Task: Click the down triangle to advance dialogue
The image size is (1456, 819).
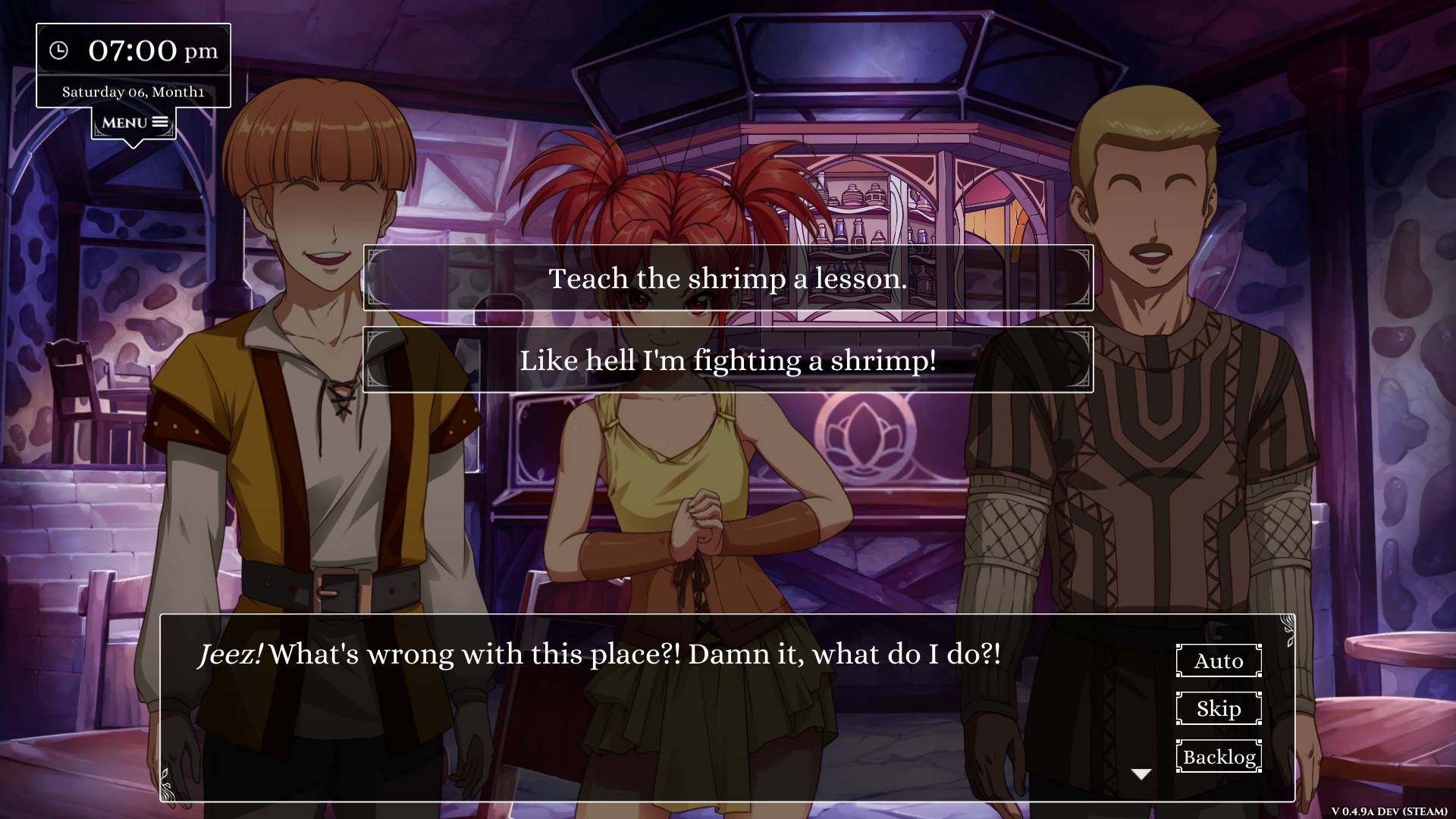Action: click(x=1141, y=773)
